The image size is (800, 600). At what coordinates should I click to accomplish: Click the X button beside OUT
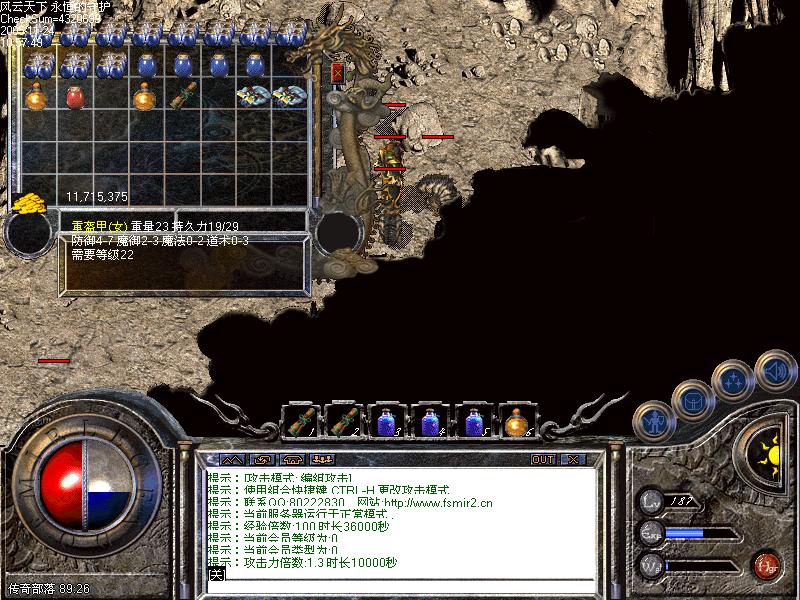572,460
